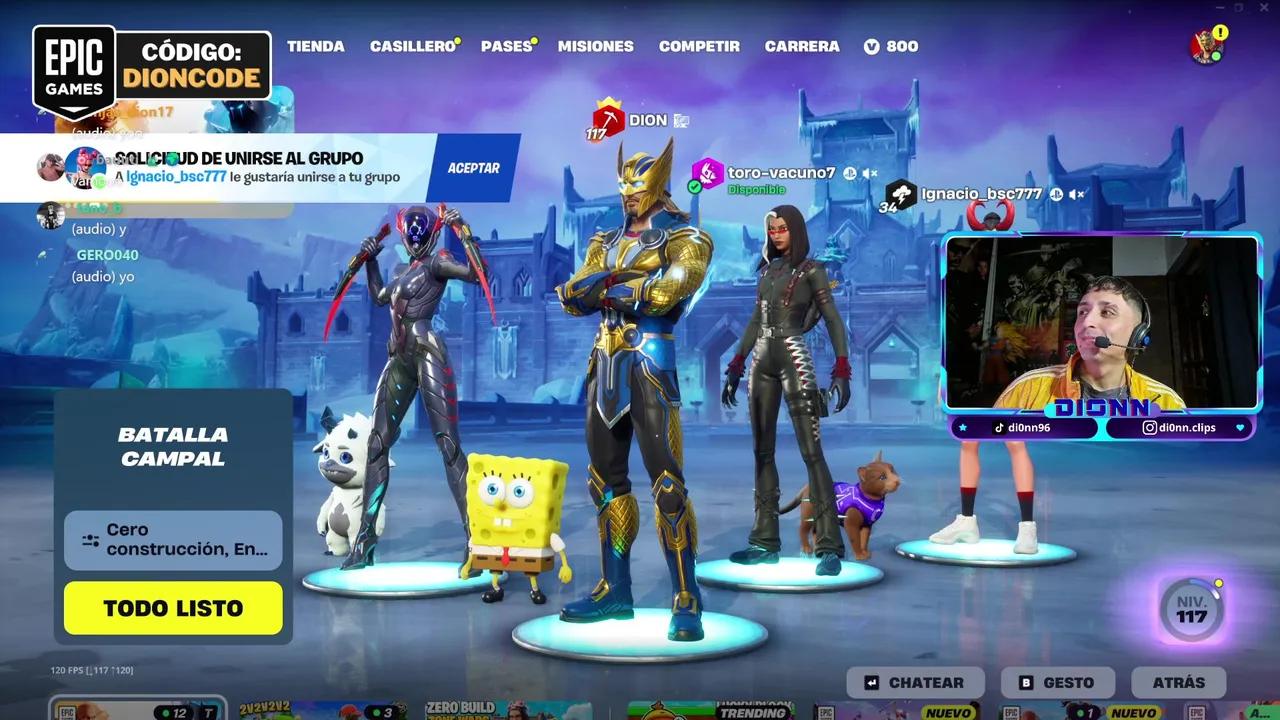This screenshot has width=1280, height=720.
Task: Expand the Batalla Campal playlist panel
Action: (x=172, y=444)
